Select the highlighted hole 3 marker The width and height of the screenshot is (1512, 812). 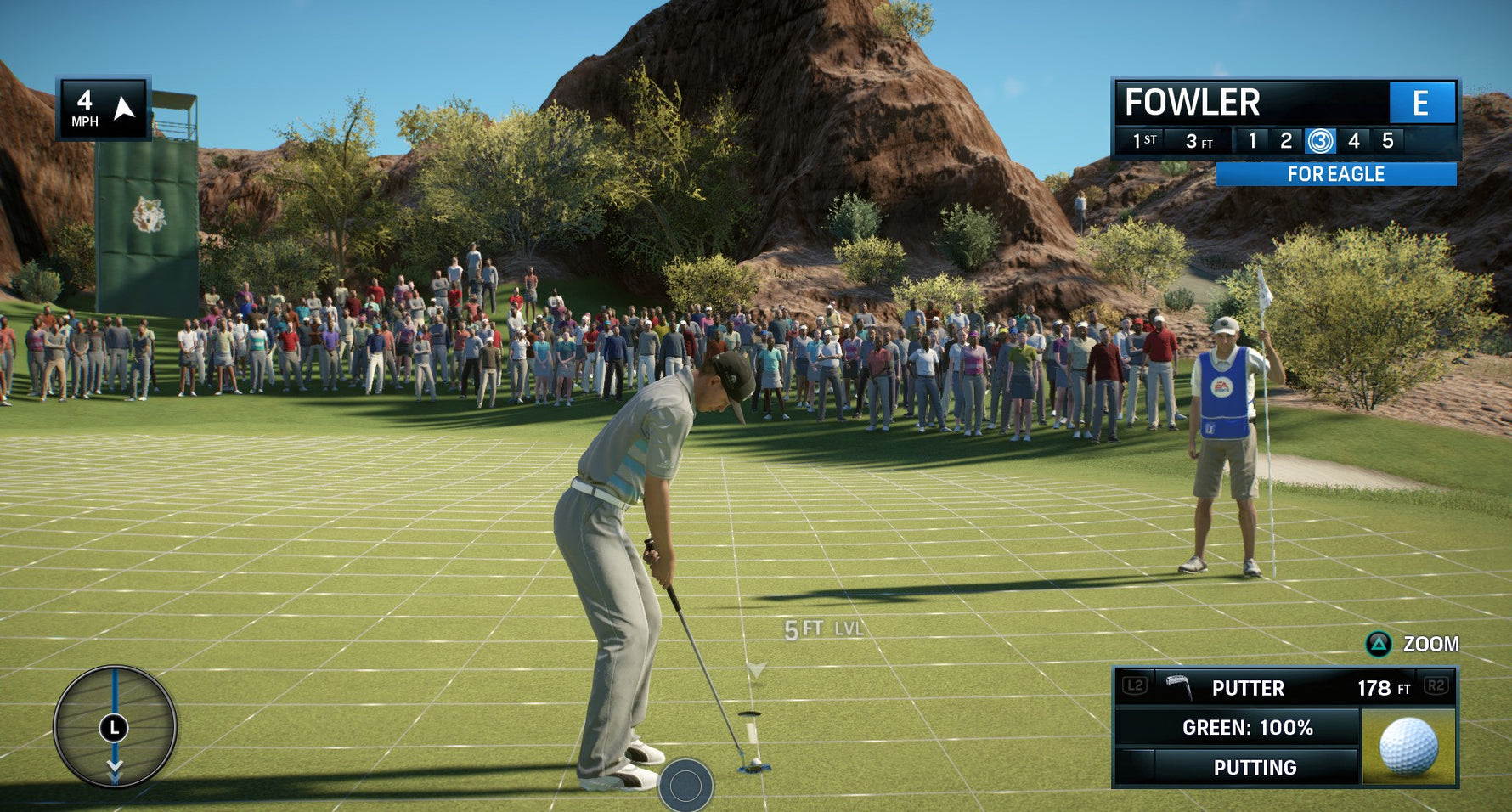coord(1320,141)
